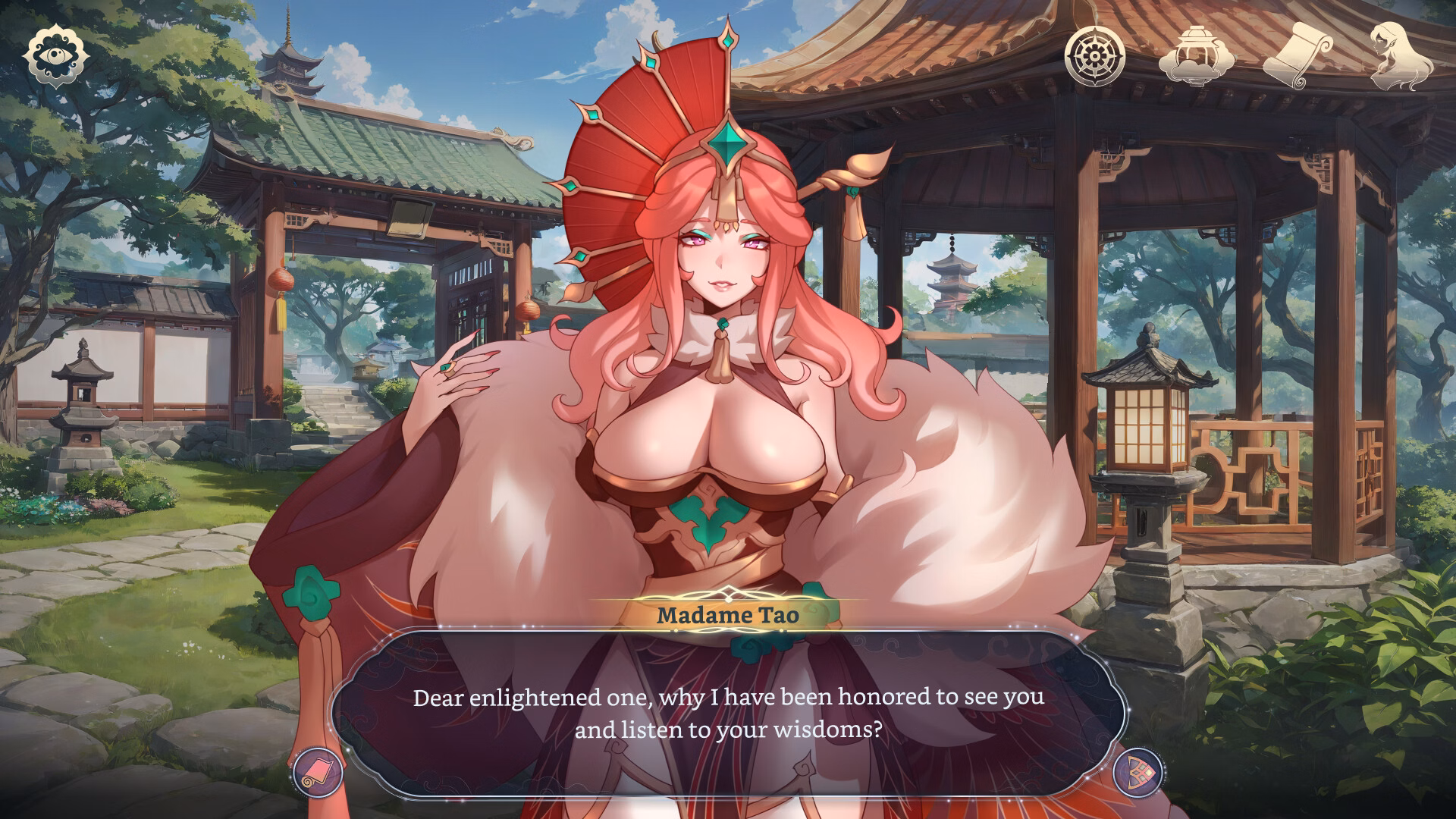1456x819 pixels.
Task: Continue Madame Tao's dialogue text box
Action: pyautogui.click(x=728, y=713)
